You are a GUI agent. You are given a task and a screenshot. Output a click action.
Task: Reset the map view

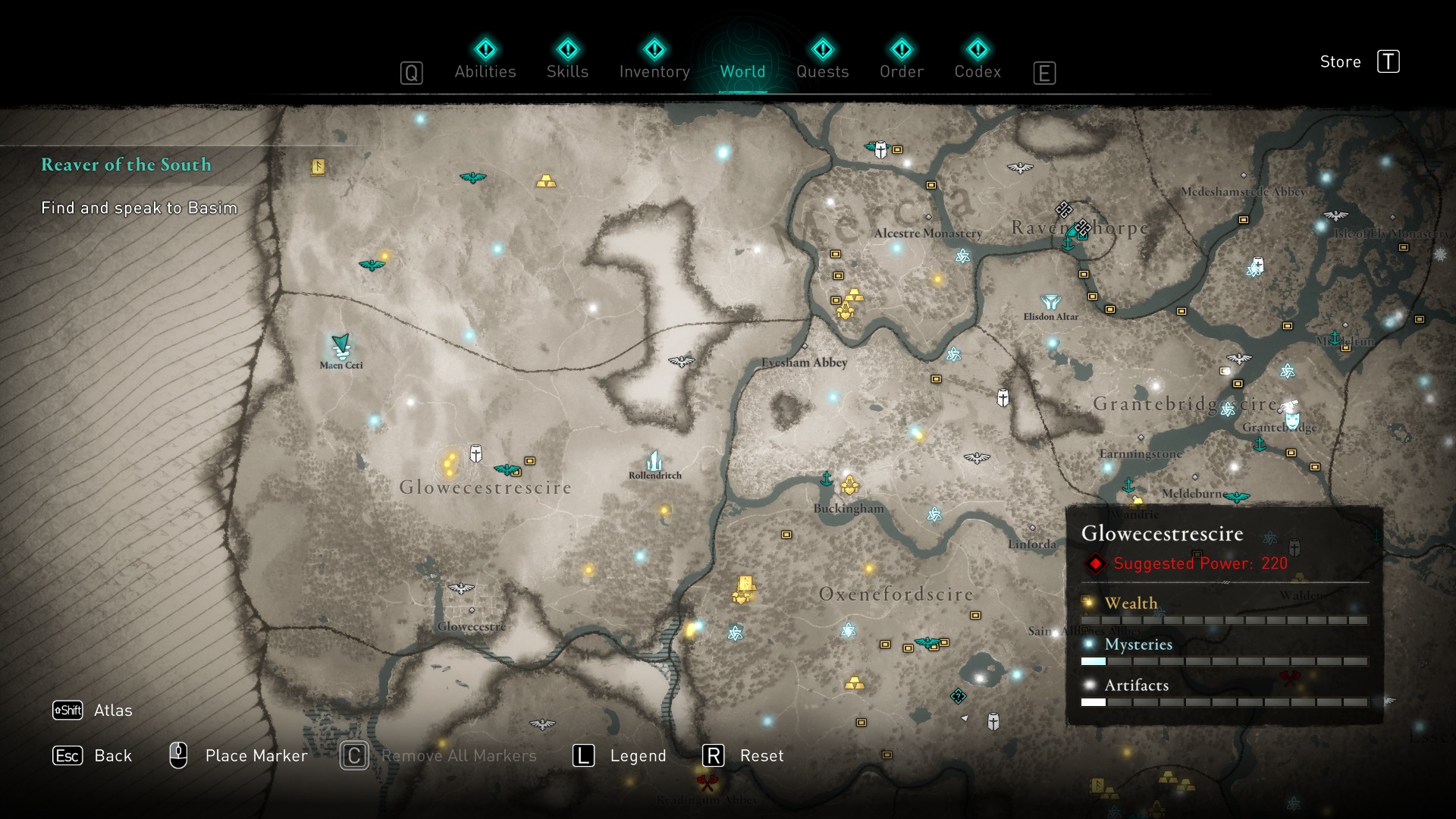click(743, 755)
